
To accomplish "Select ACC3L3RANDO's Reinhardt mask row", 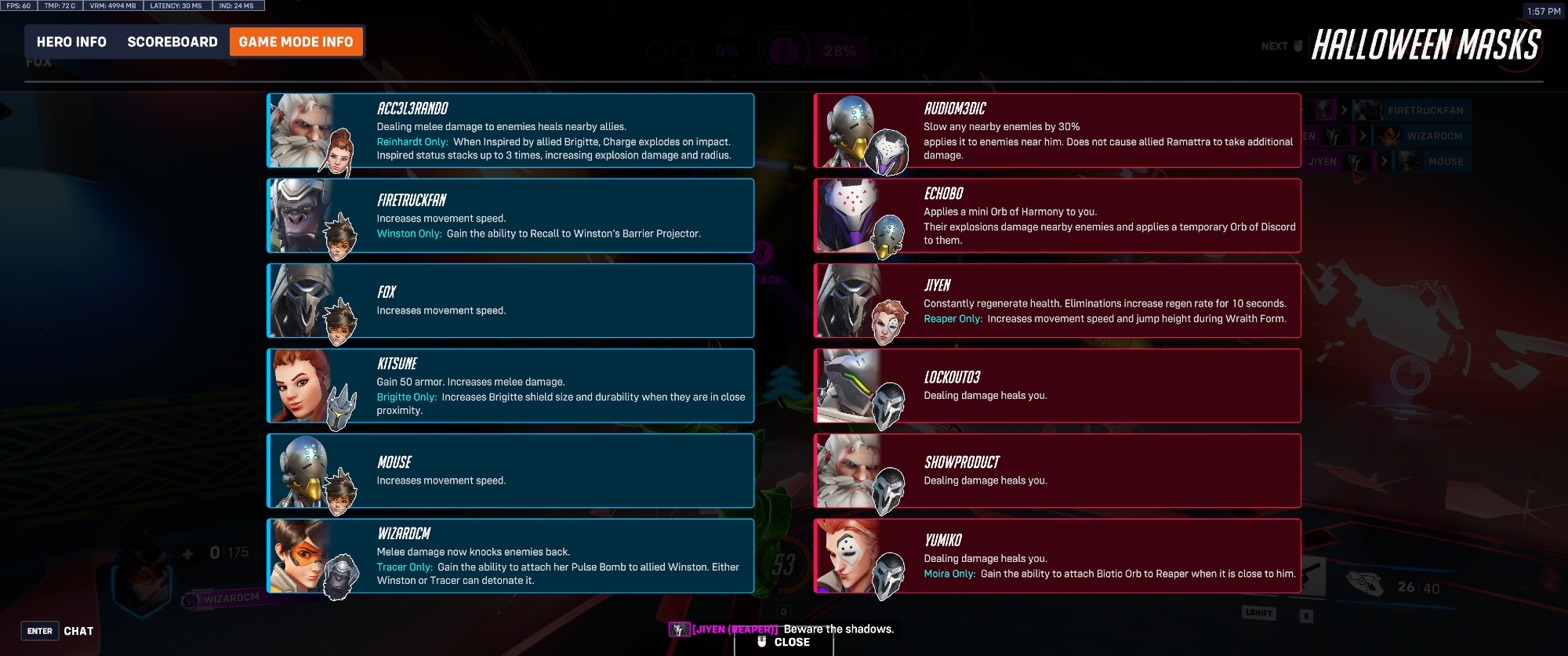I will [x=510, y=131].
